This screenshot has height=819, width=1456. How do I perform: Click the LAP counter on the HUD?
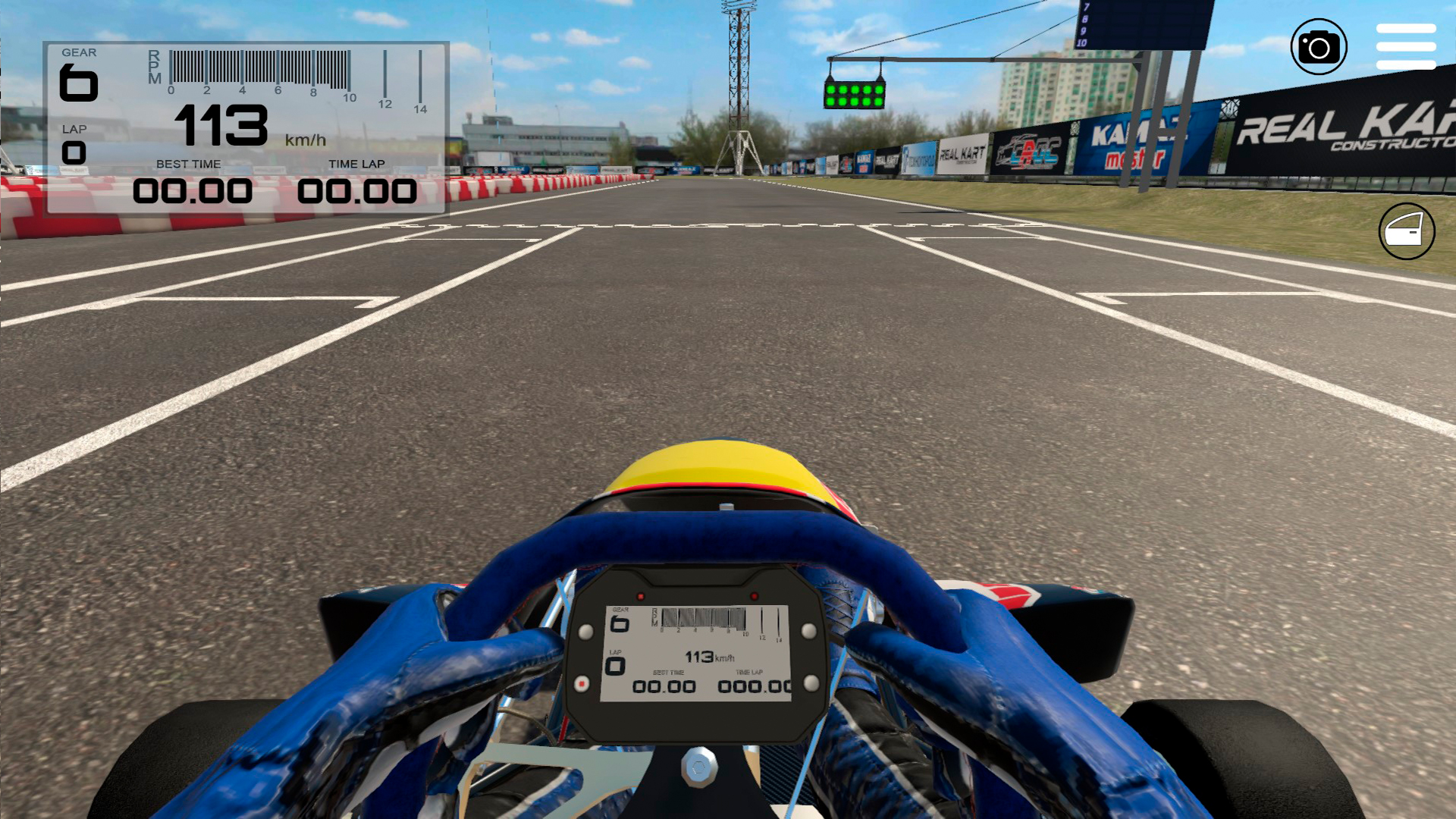[73, 142]
